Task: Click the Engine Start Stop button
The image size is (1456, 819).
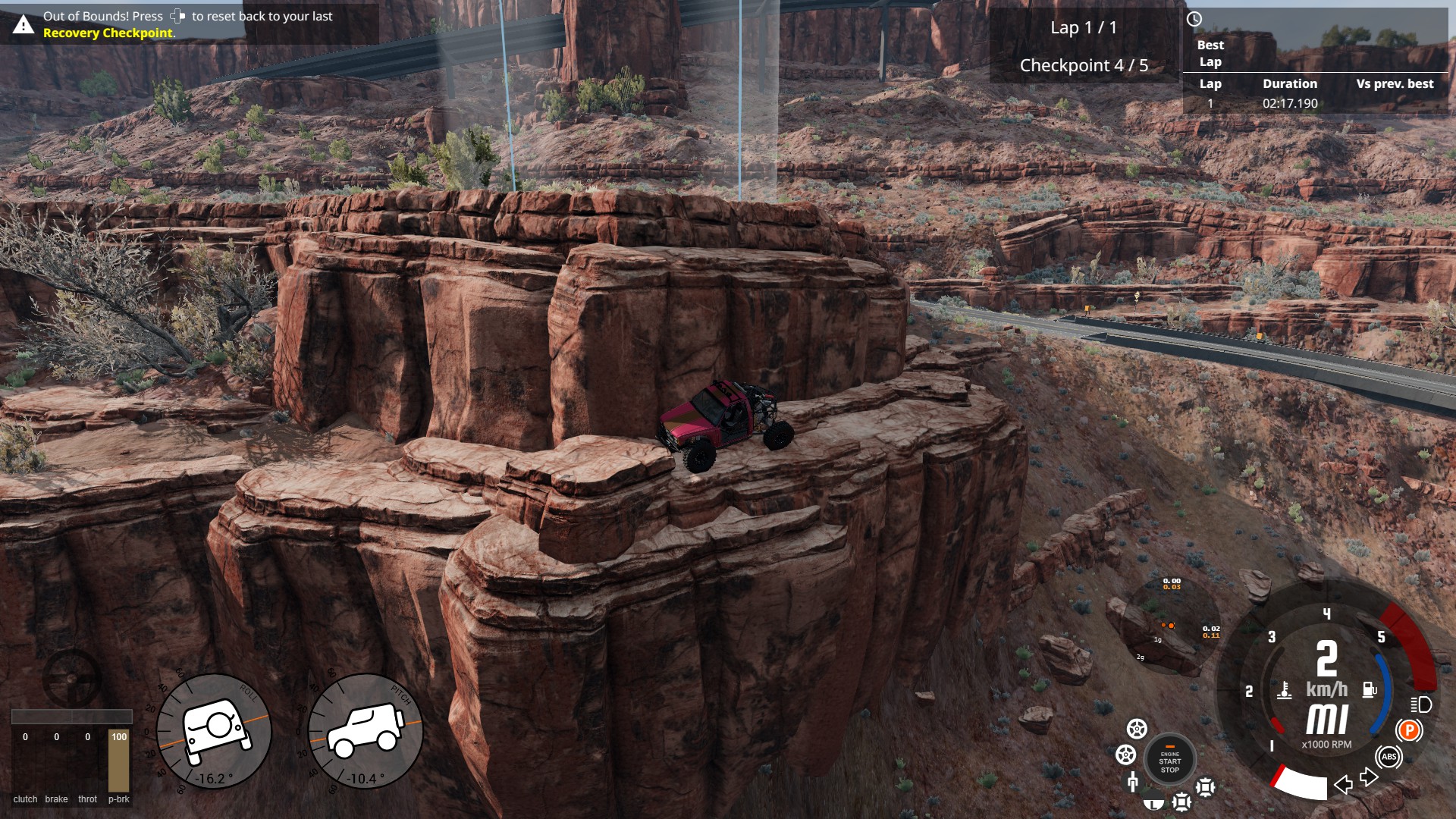Action: (x=1169, y=759)
